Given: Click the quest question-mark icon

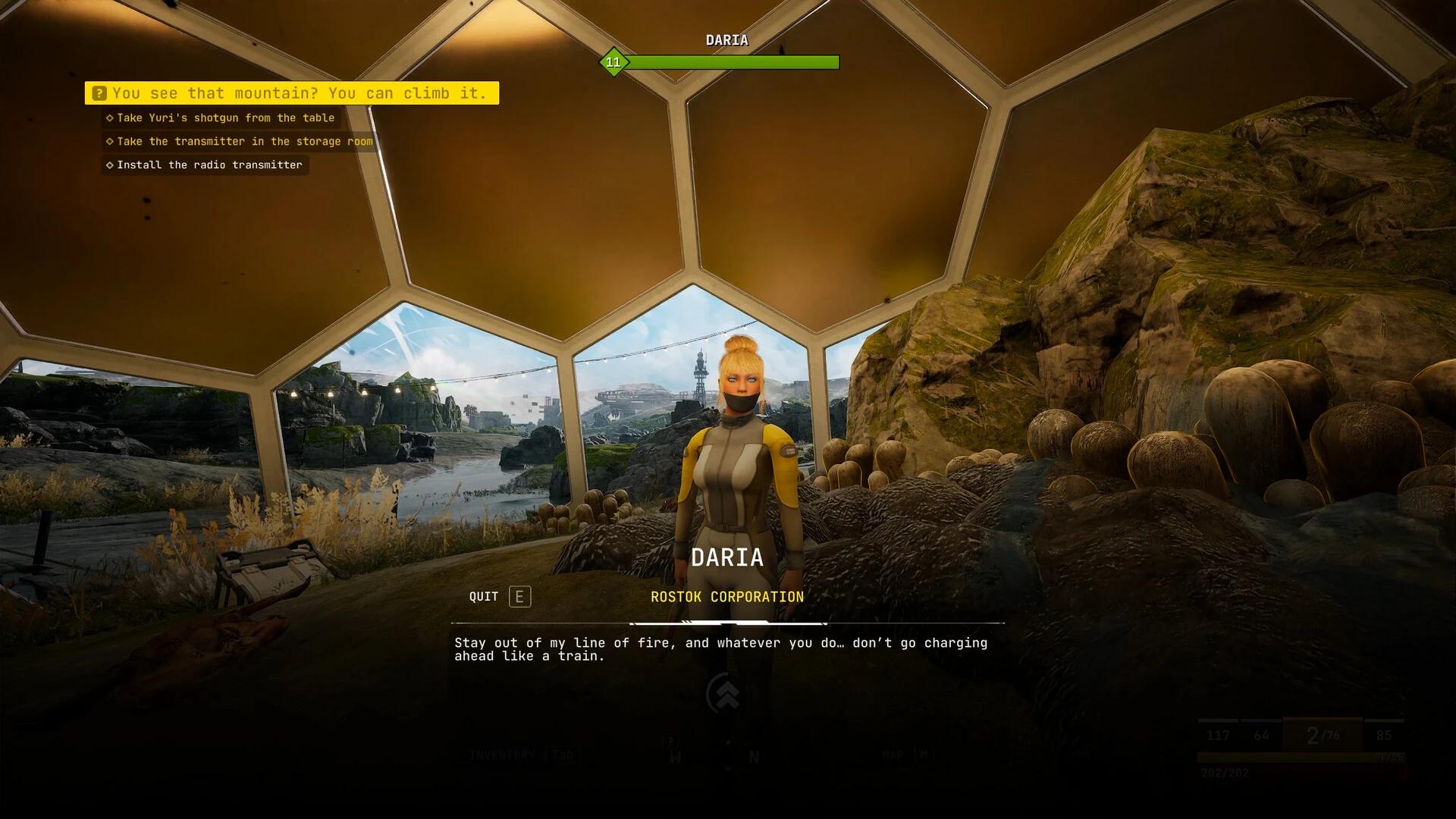Looking at the screenshot, I should coord(98,93).
